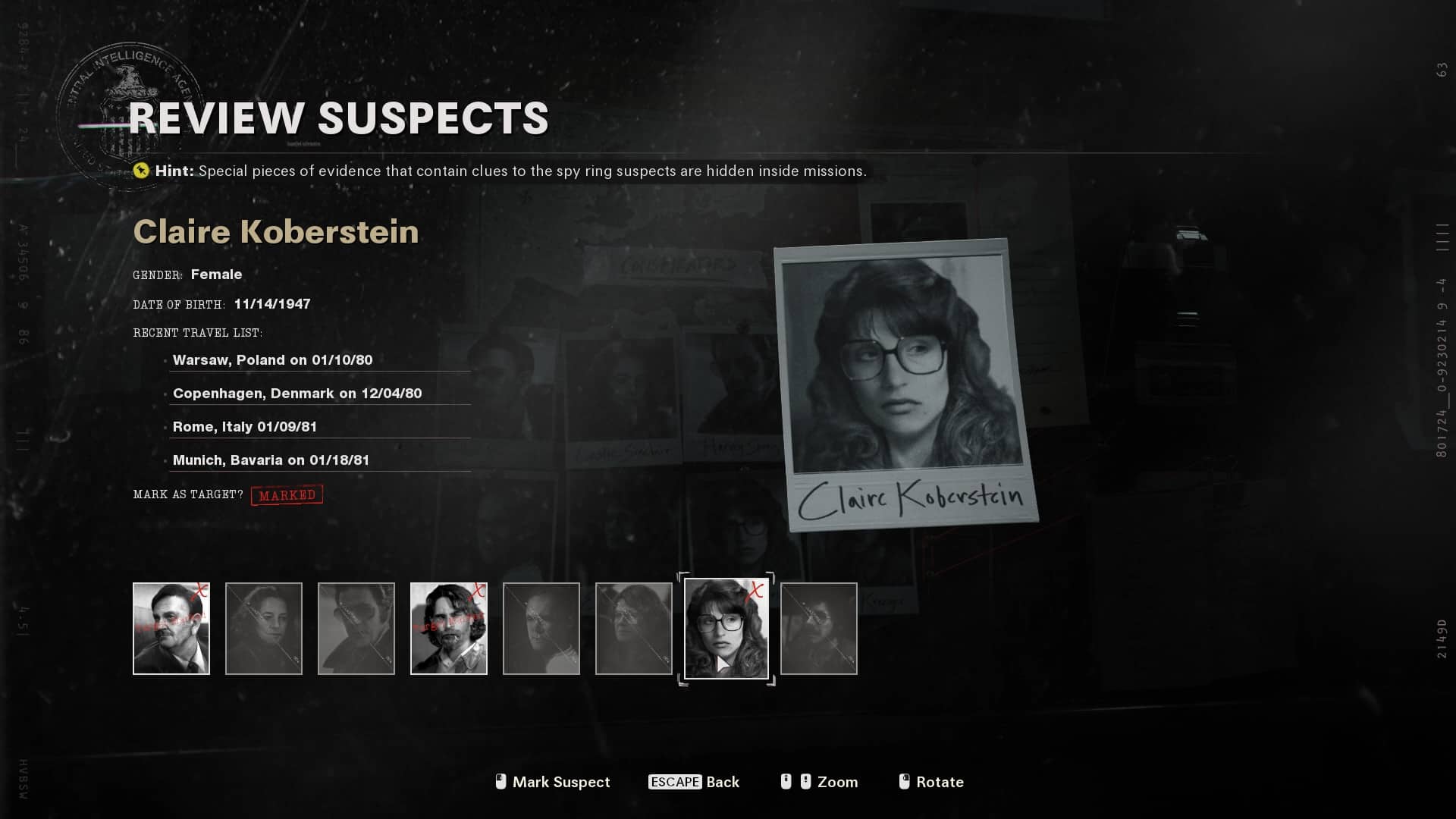Click the Back button

click(x=694, y=782)
